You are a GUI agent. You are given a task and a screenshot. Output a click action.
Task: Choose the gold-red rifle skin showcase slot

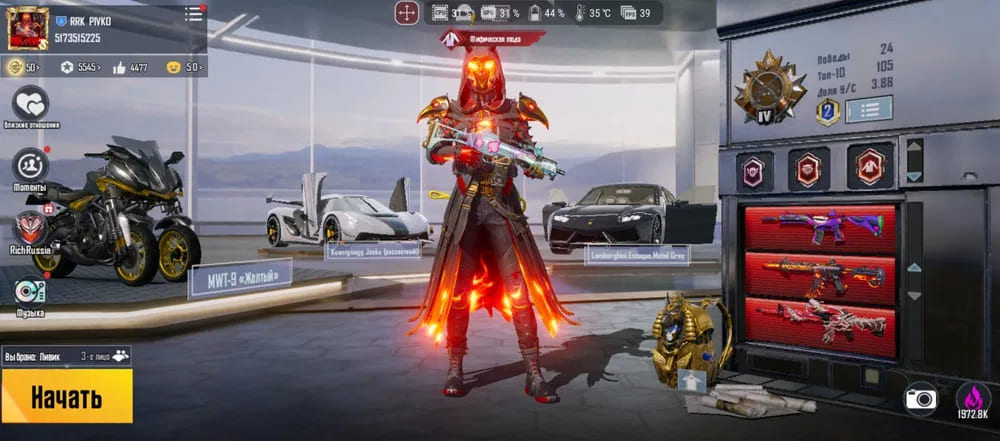(x=820, y=275)
